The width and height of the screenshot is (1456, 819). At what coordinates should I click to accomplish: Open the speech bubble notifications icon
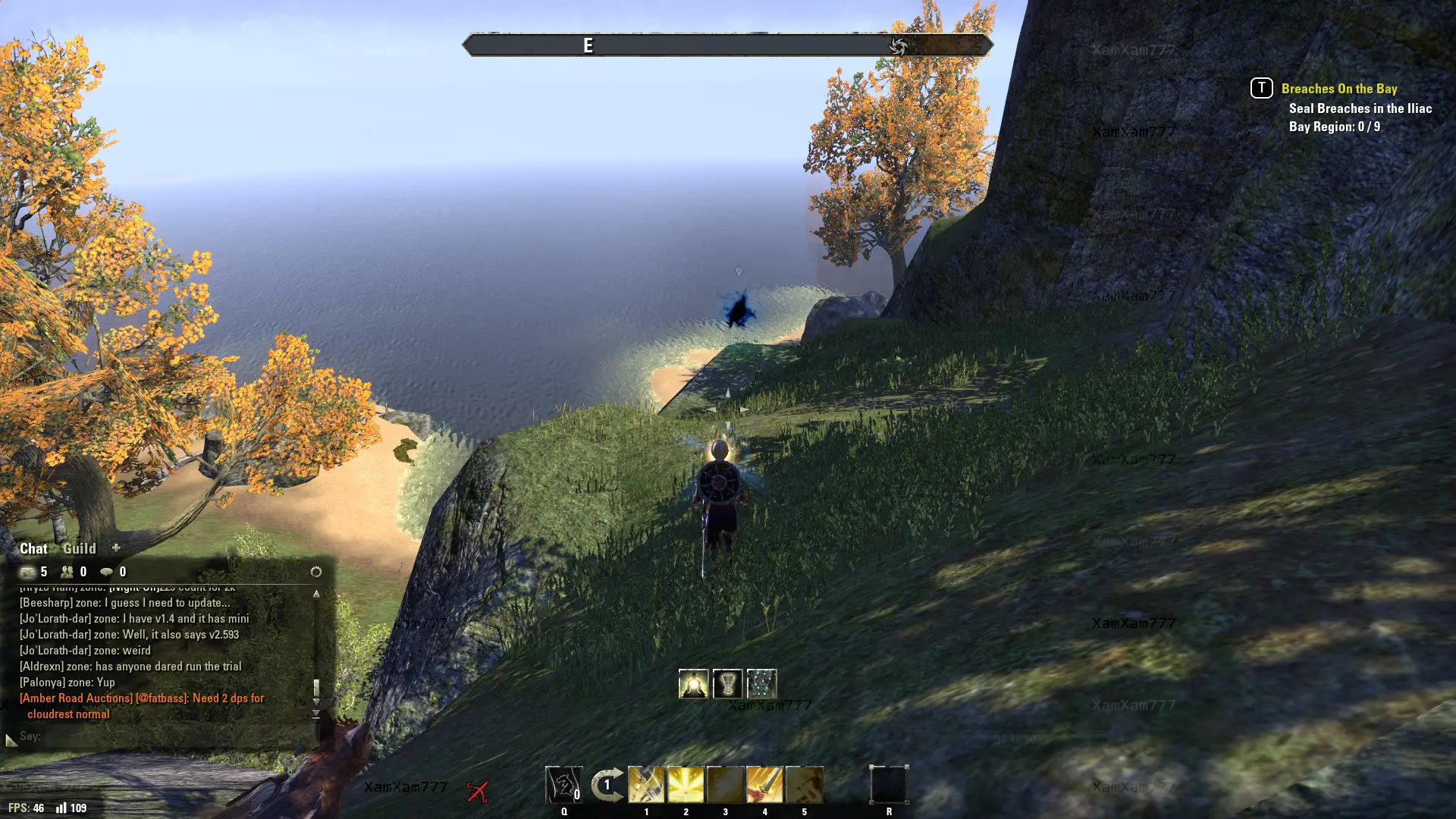coord(107,572)
